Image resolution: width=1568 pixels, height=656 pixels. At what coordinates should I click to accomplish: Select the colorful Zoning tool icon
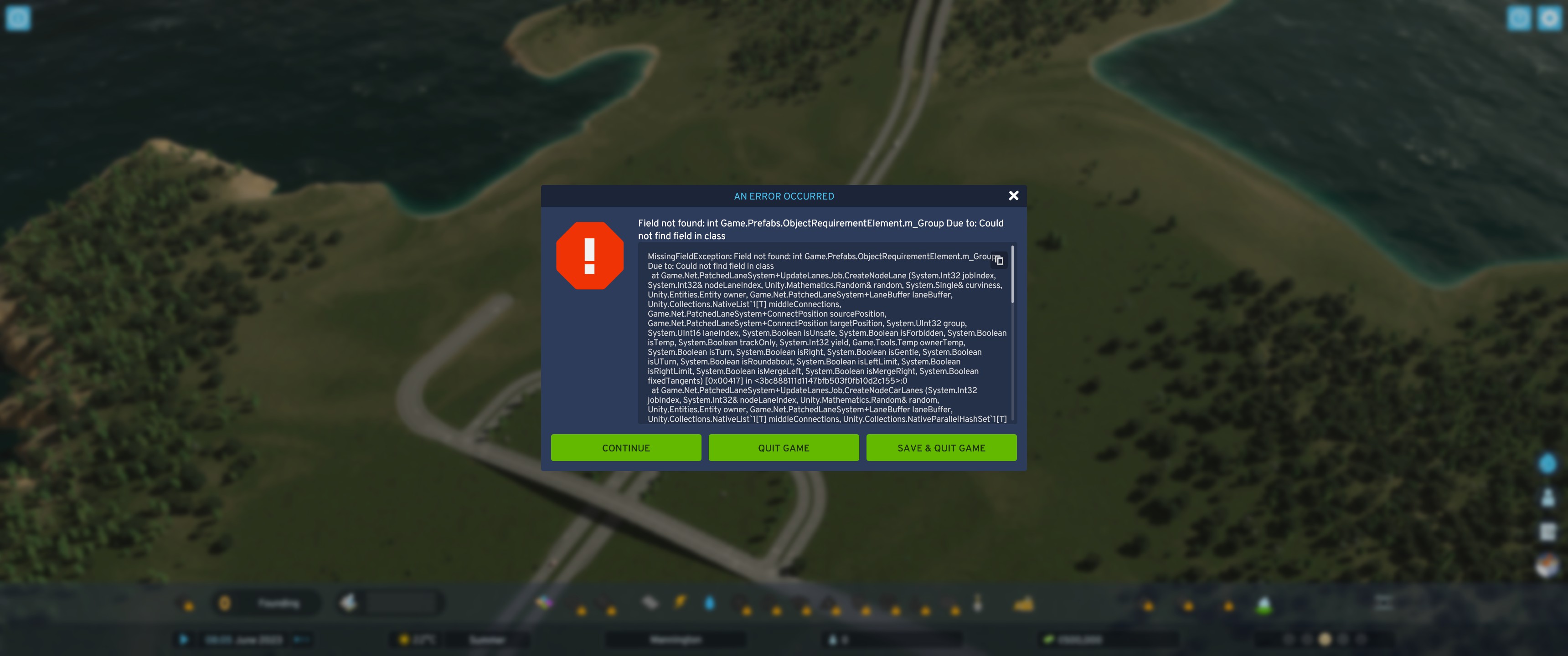pos(545,602)
